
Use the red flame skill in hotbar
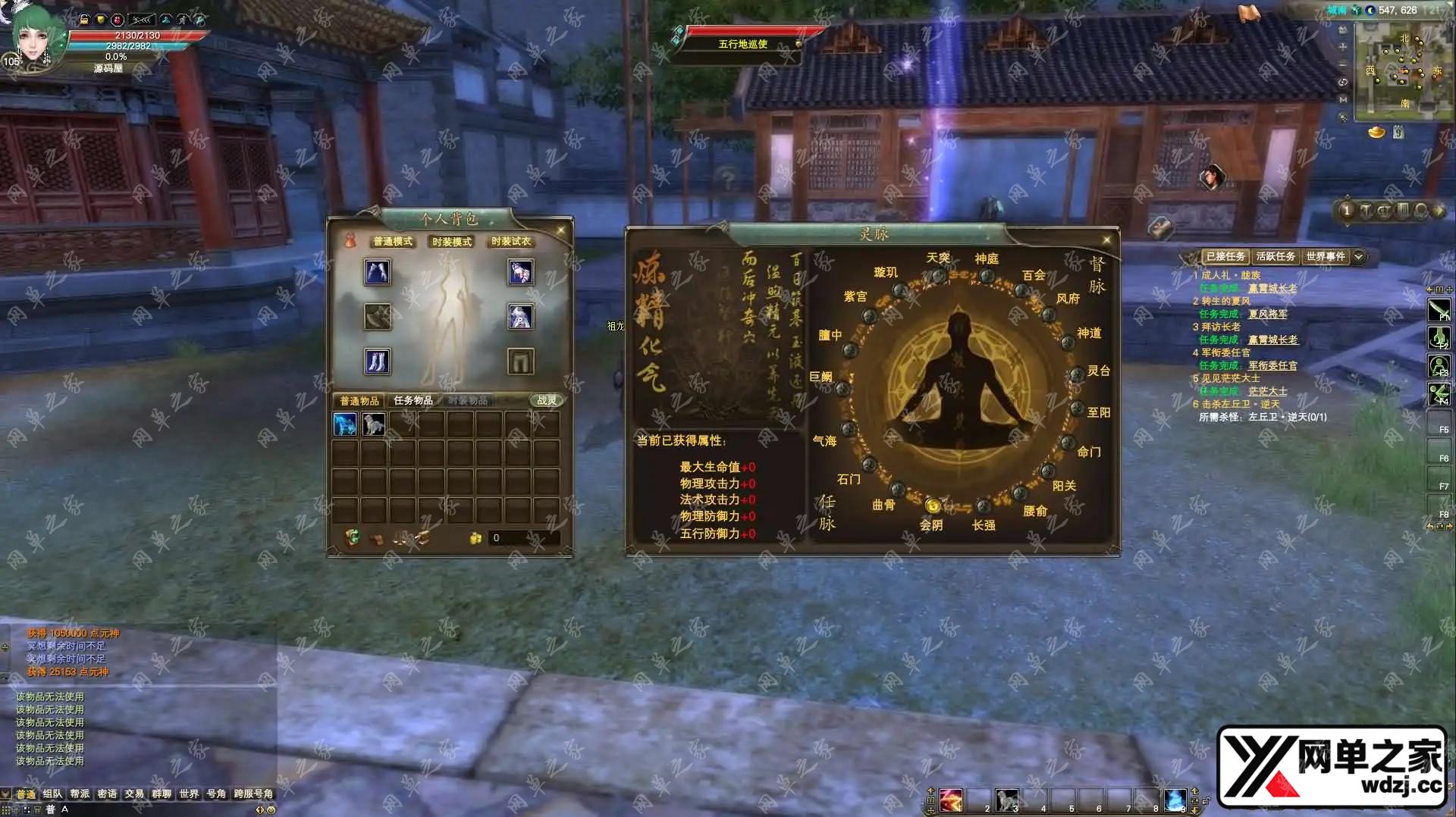[x=951, y=800]
